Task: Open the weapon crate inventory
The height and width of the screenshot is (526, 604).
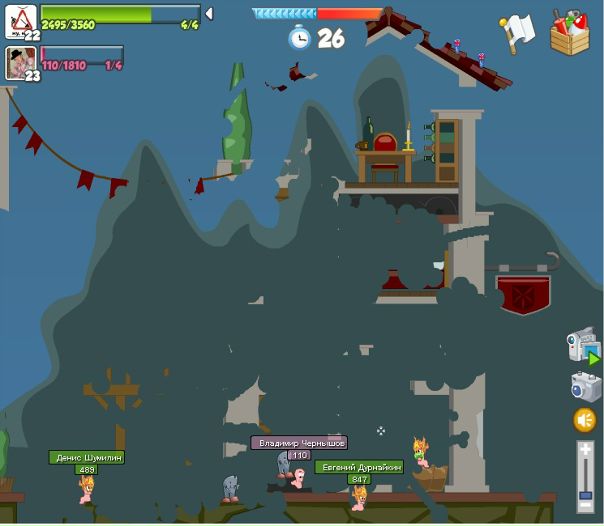Action: coord(569,32)
